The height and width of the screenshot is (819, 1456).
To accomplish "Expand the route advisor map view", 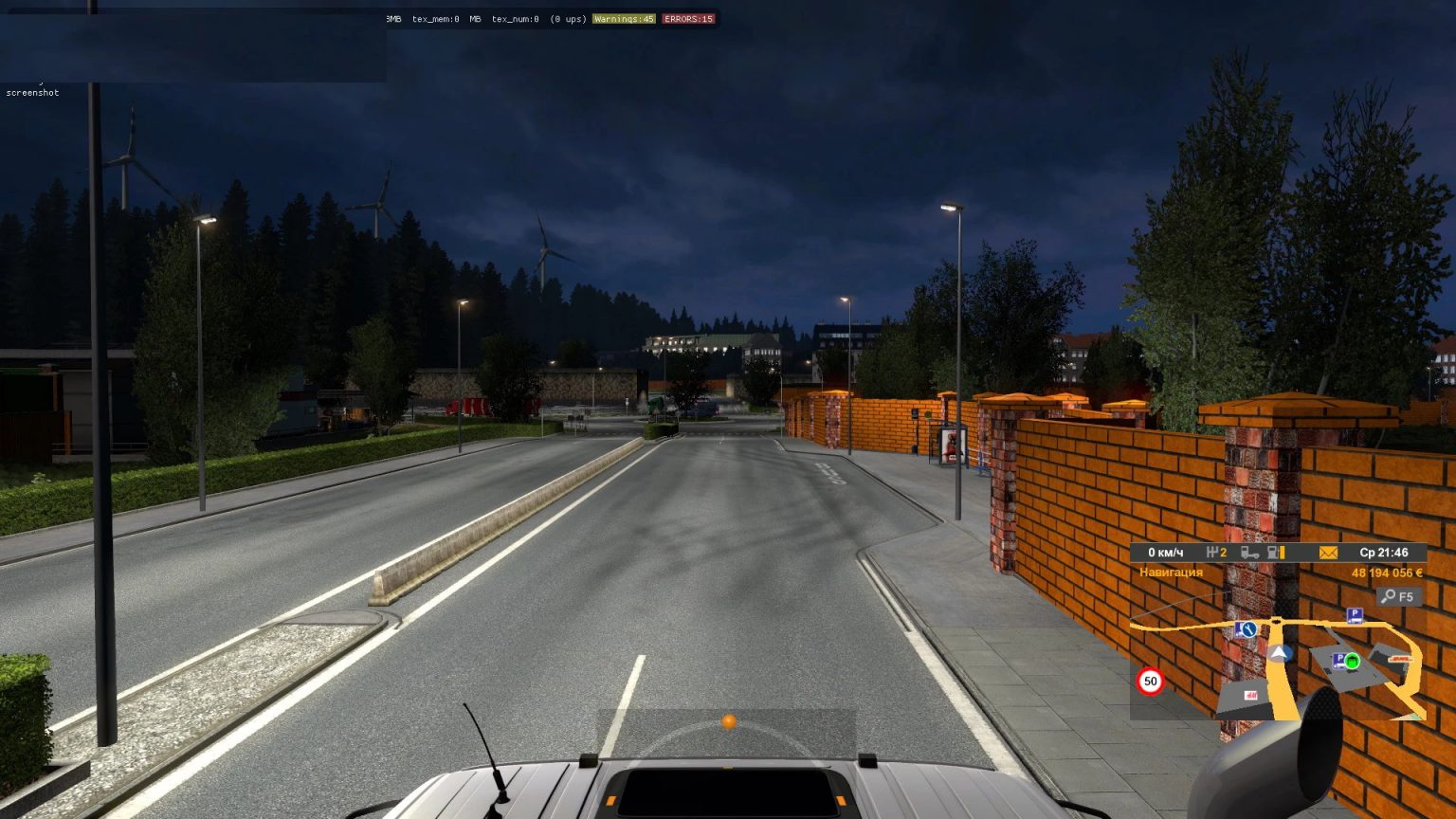I will (1399, 596).
